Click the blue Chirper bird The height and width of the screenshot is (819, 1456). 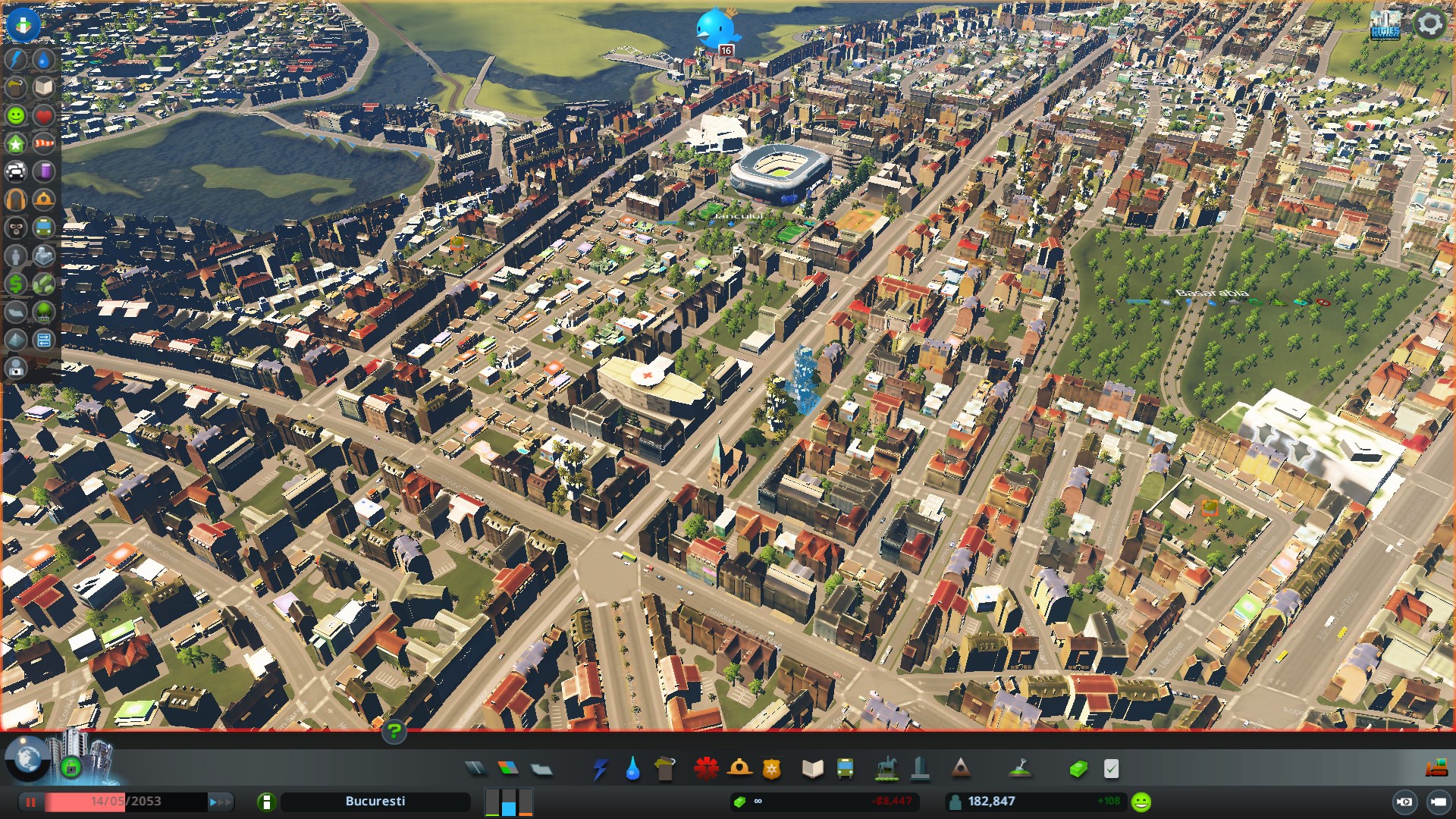click(715, 29)
